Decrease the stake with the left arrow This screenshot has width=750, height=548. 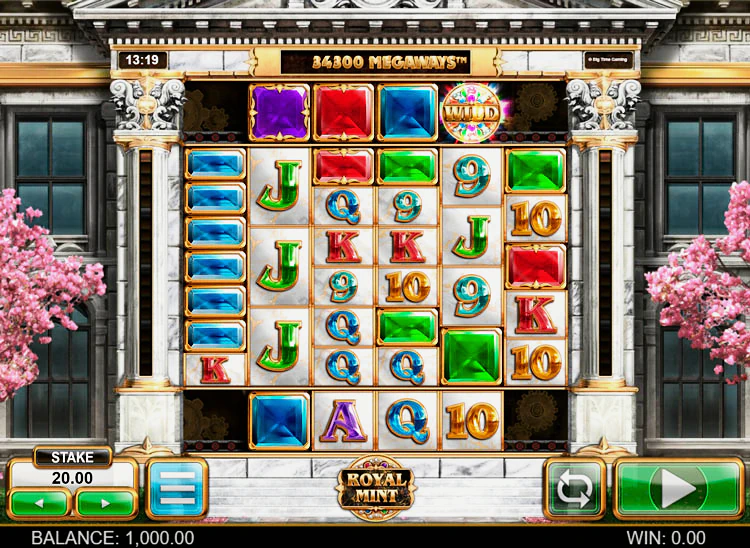click(40, 501)
